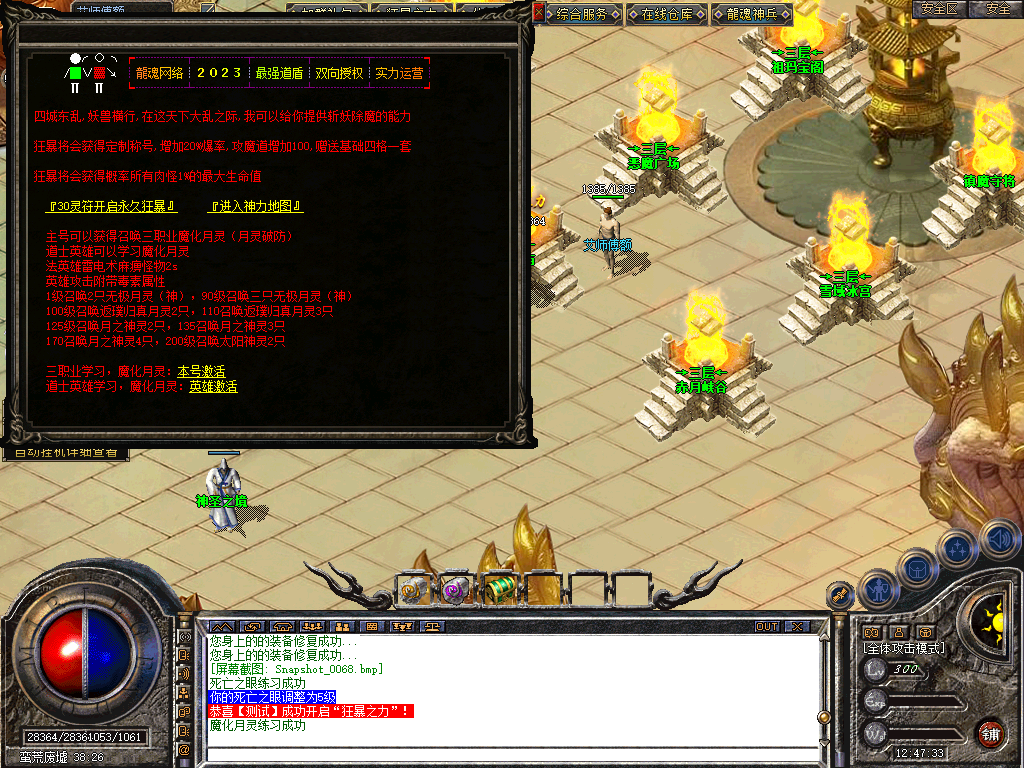Choose 30灵符开启永久狂暴 option
This screenshot has width=1024, height=768.
112,207
